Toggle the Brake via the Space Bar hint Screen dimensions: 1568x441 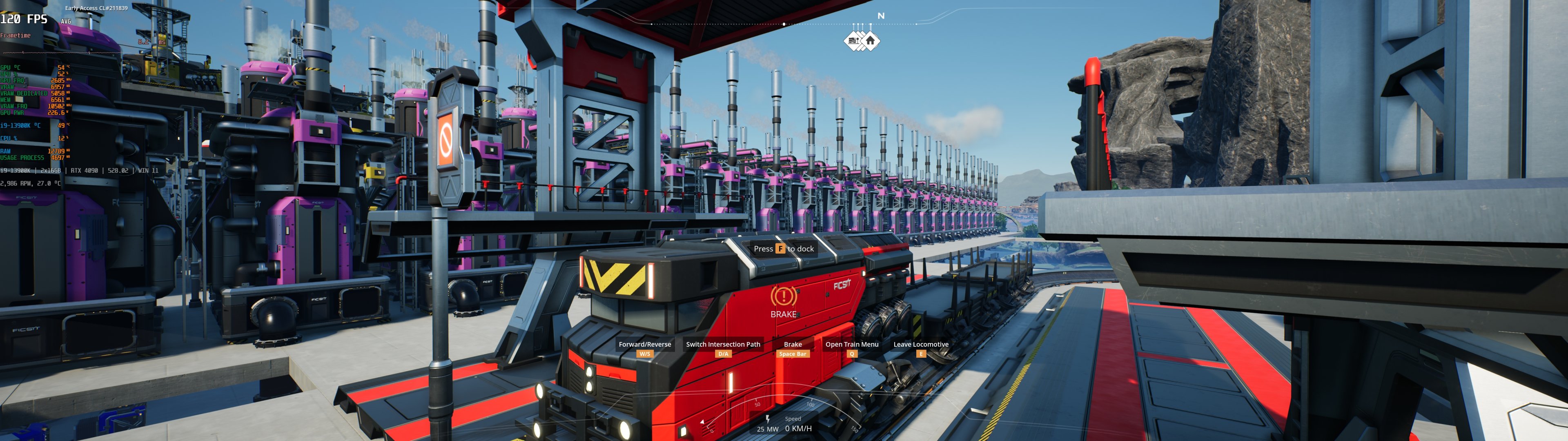793,353
